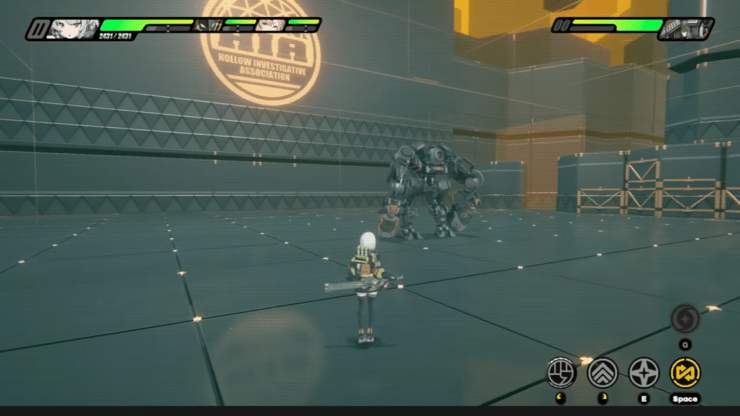Switch to the pink-haired third squad member

[x=270, y=24]
